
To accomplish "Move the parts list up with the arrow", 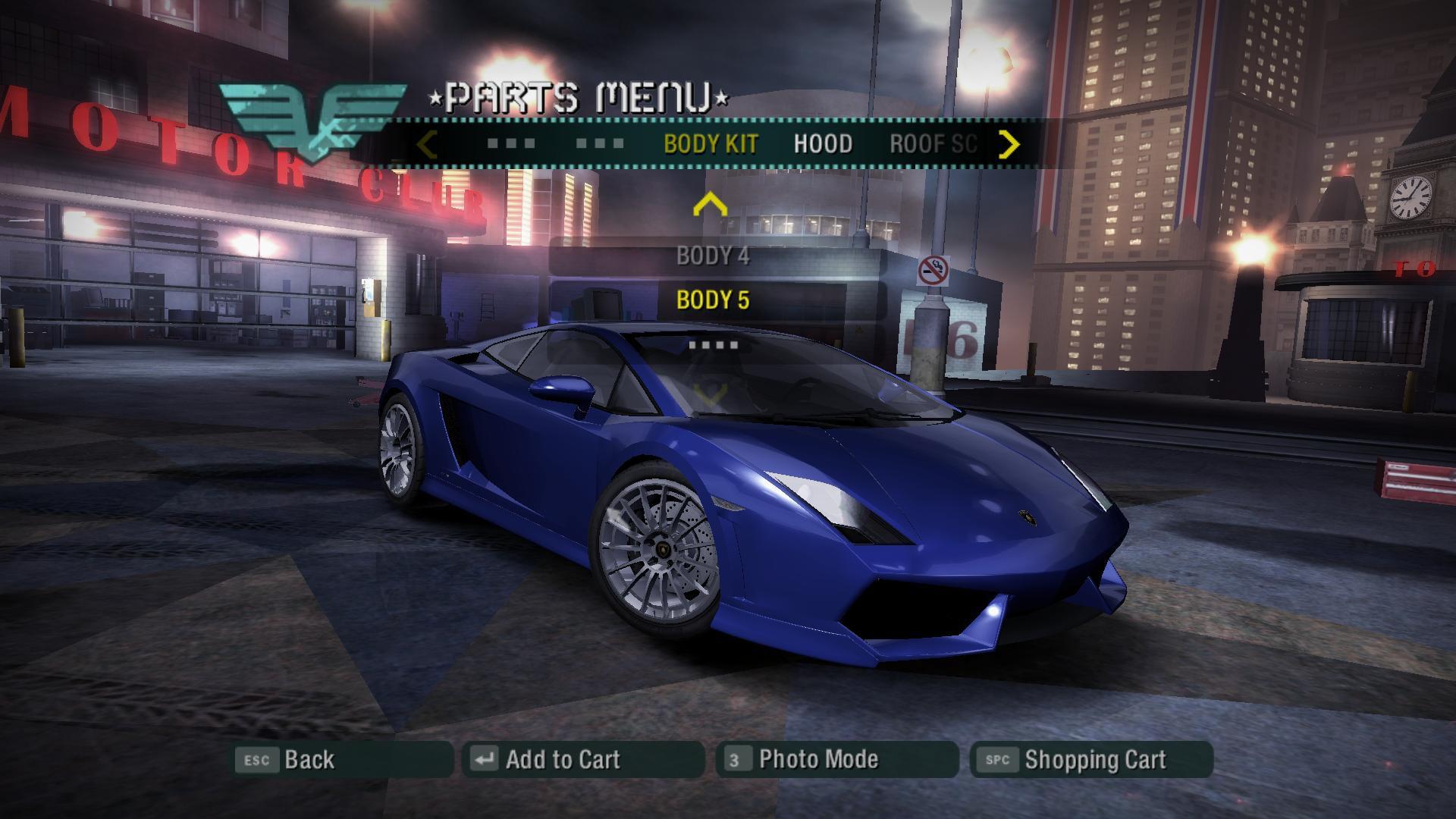I will 710,204.
